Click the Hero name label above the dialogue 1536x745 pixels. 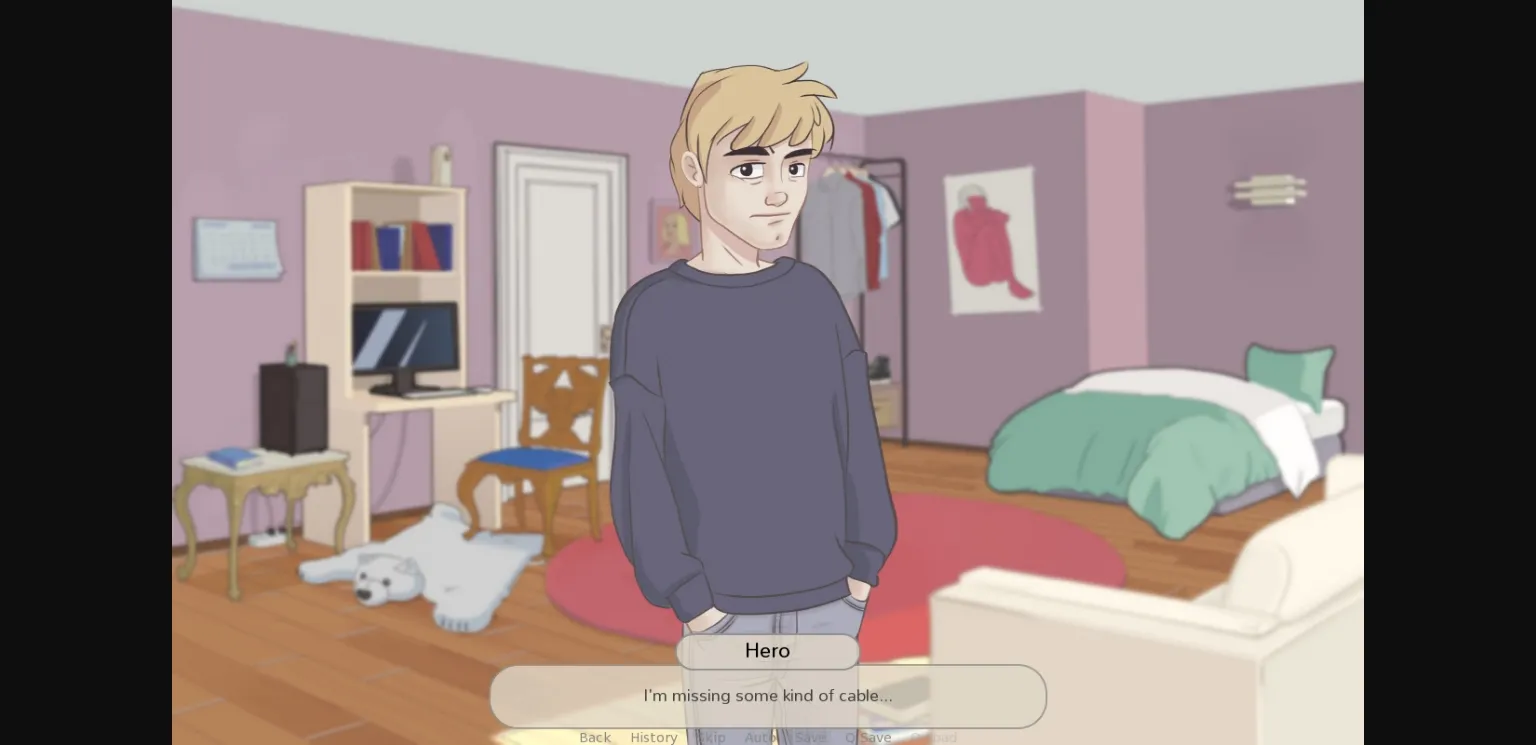(x=767, y=651)
